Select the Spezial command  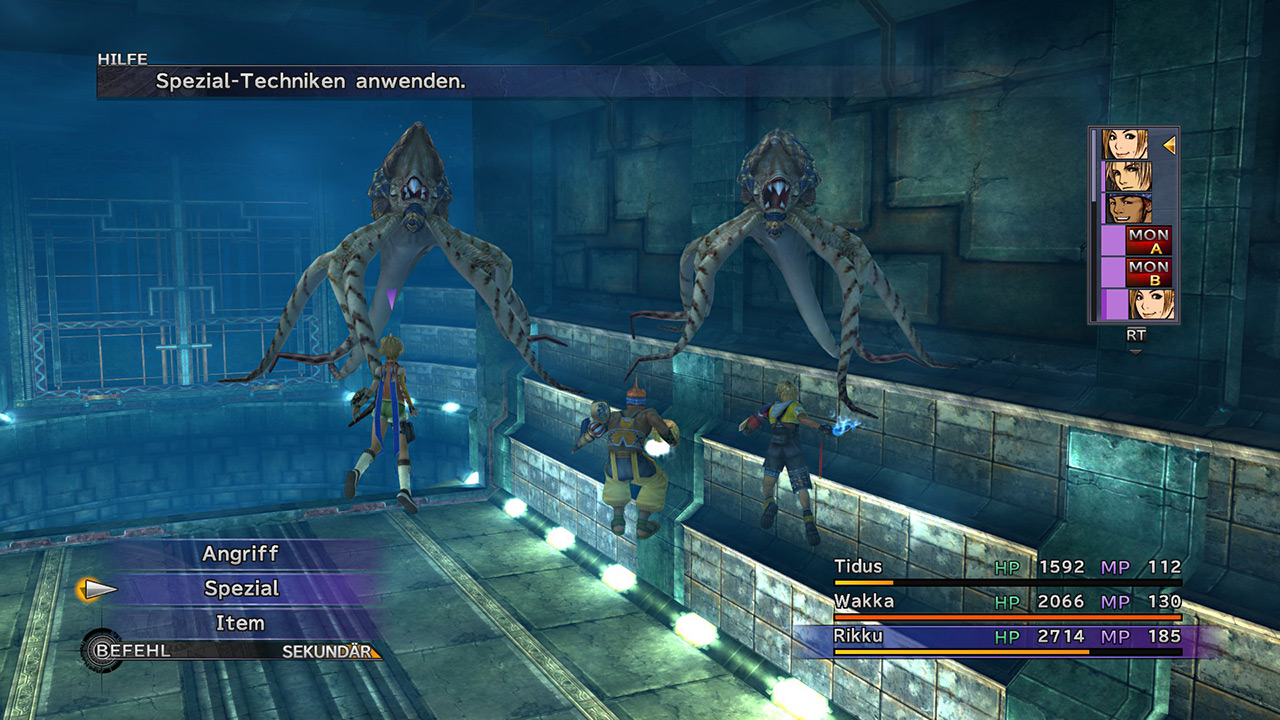point(241,589)
